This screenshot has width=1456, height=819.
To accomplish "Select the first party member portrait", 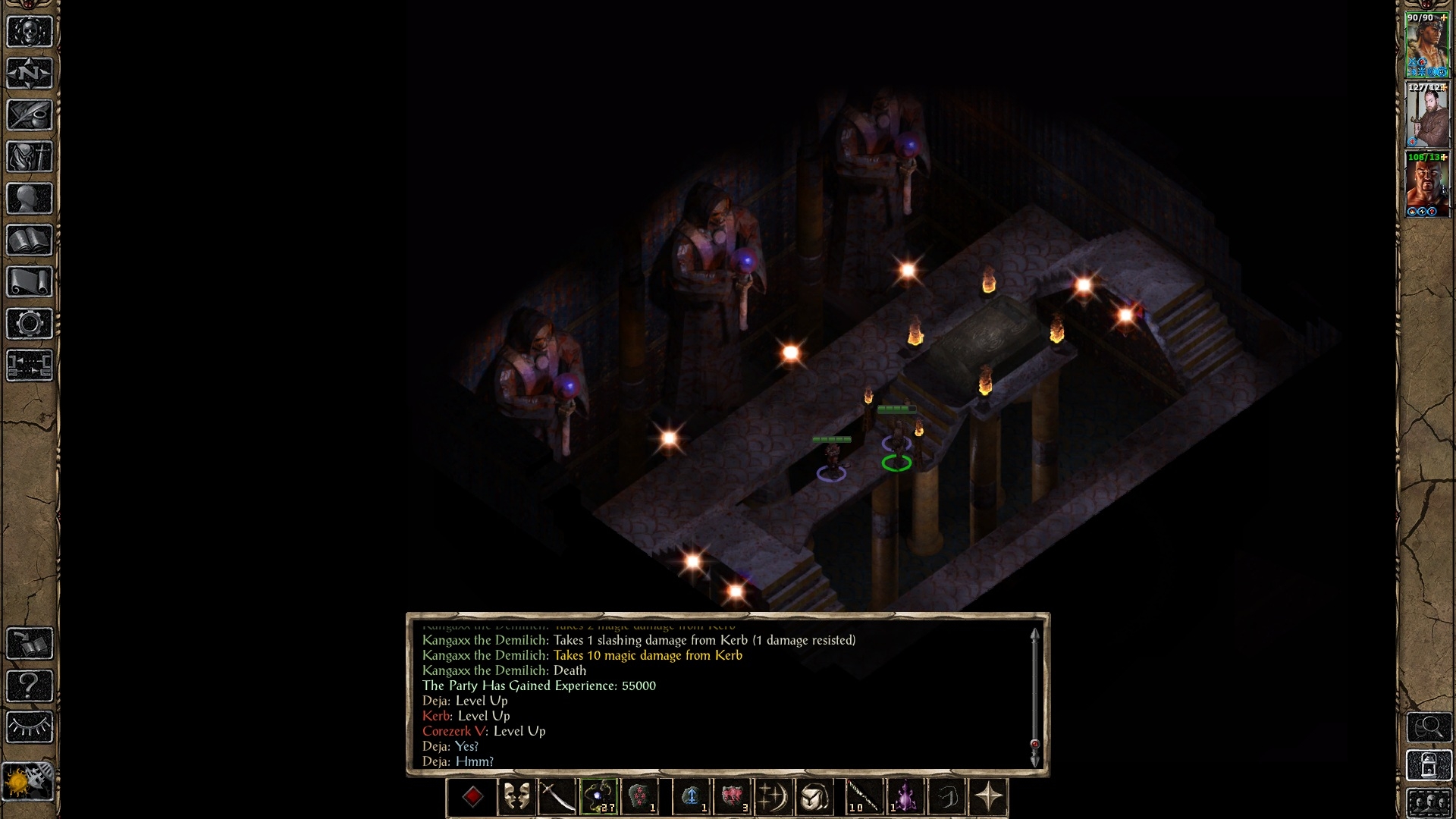I will (x=1427, y=45).
